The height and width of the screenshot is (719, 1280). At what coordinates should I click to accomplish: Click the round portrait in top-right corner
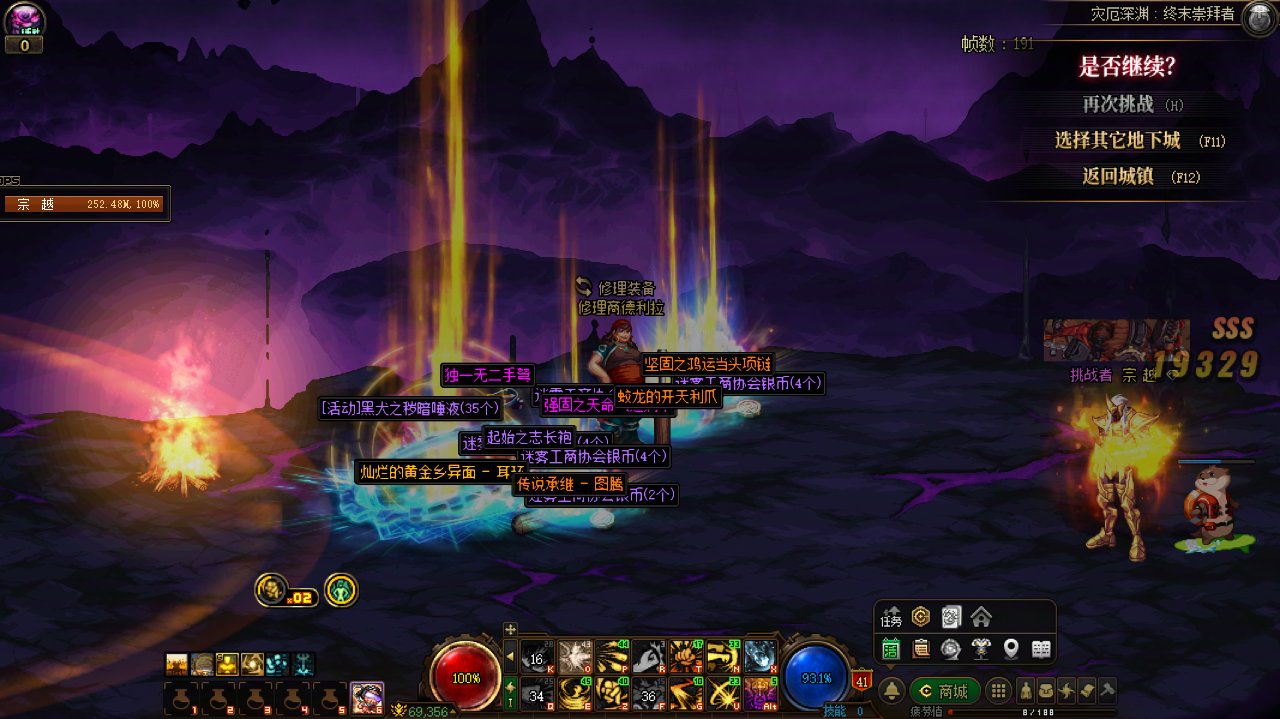[x=1258, y=17]
